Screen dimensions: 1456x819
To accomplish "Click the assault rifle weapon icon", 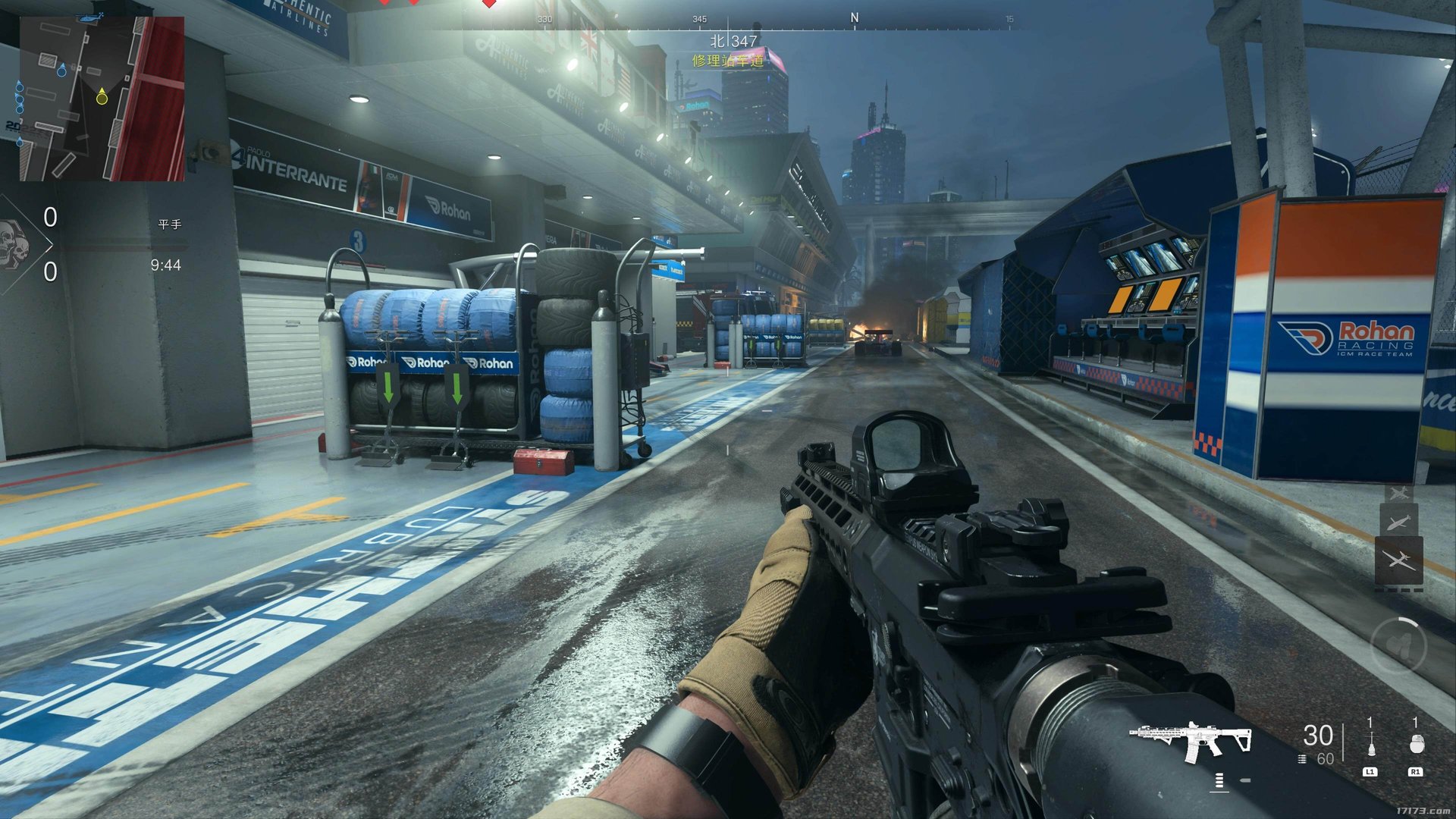I will 1189,741.
